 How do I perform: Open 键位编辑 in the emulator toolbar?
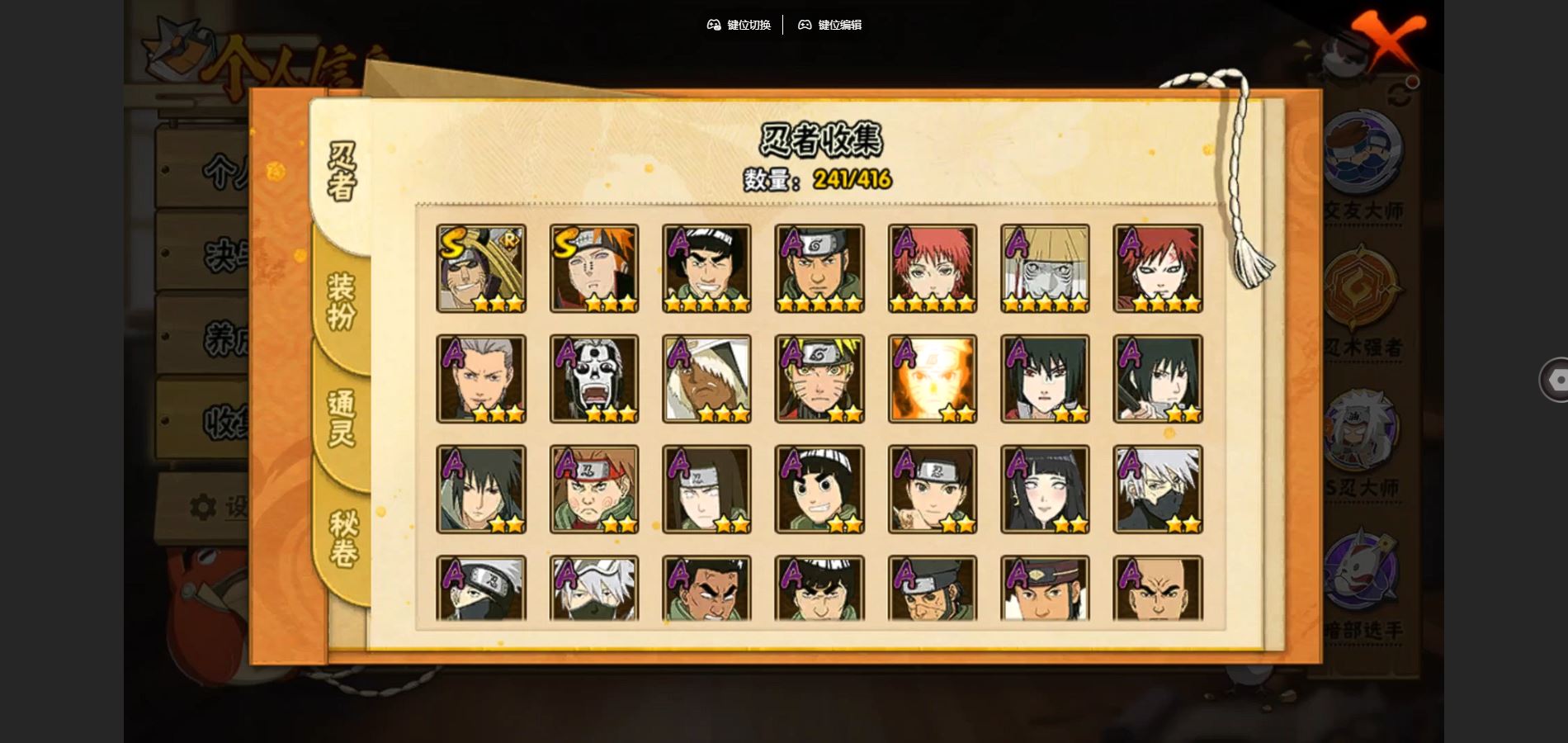click(x=829, y=25)
